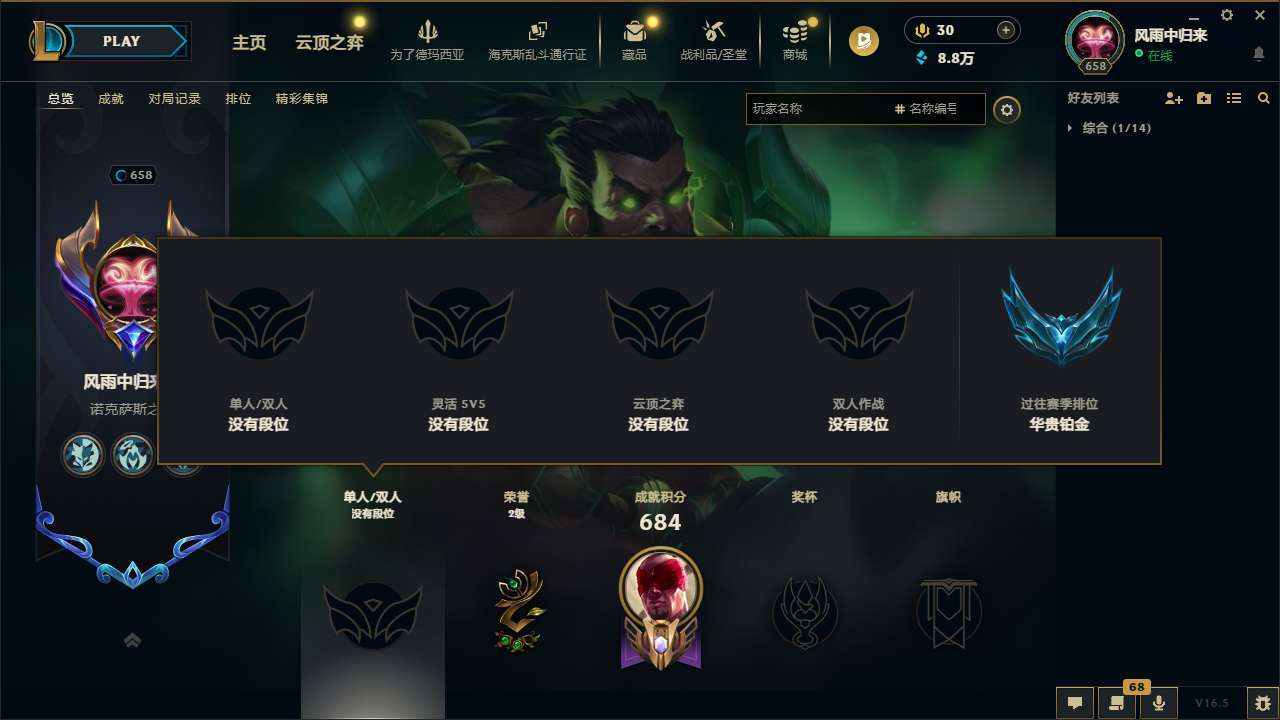
Task: Open player search options via the gear icon
Action: click(x=1007, y=110)
